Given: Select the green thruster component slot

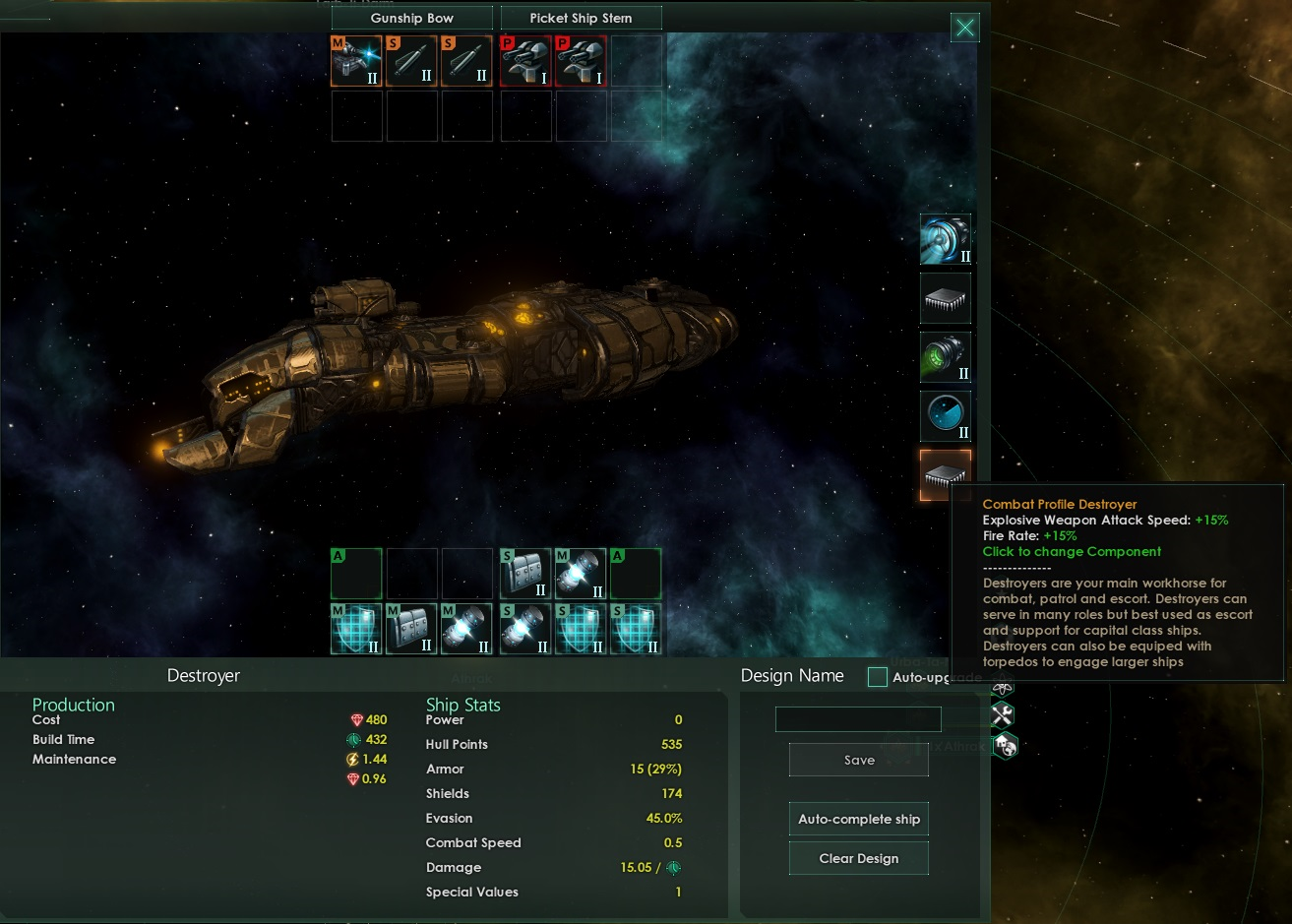Looking at the screenshot, I should [x=946, y=357].
